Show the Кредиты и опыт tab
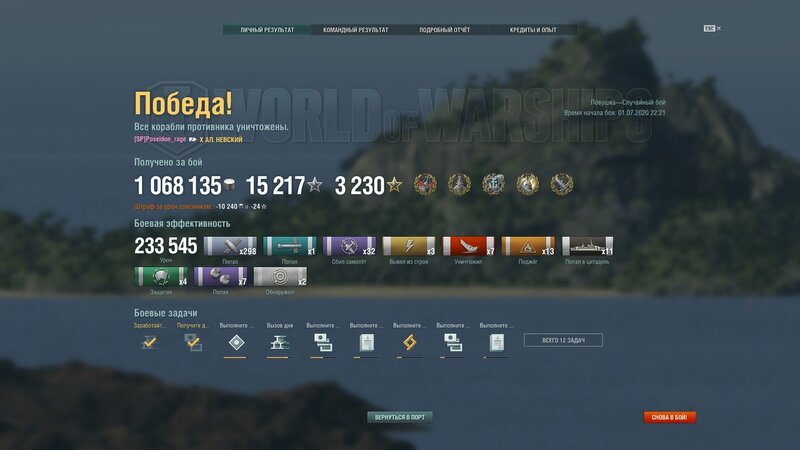This screenshot has width=800, height=450. [x=533, y=30]
